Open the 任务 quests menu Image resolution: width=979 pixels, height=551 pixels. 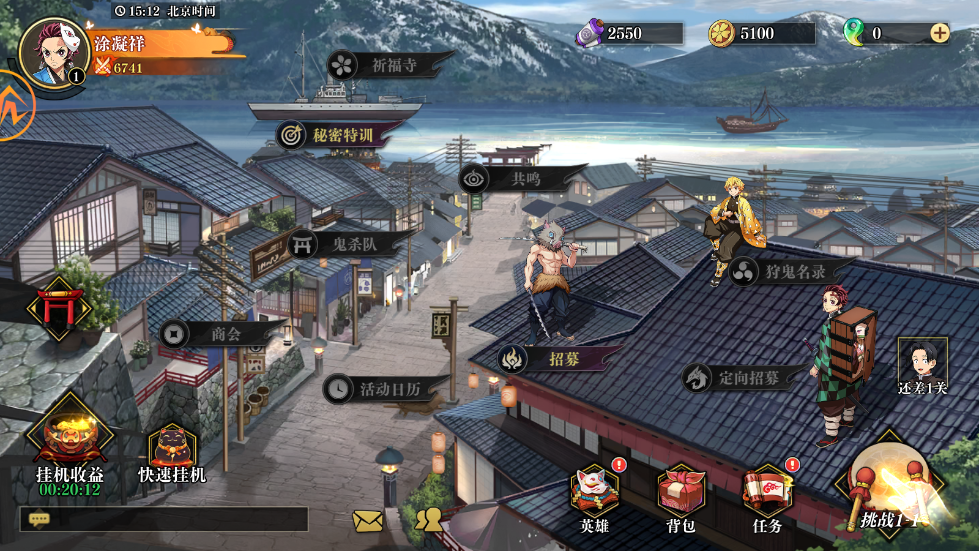tap(767, 497)
